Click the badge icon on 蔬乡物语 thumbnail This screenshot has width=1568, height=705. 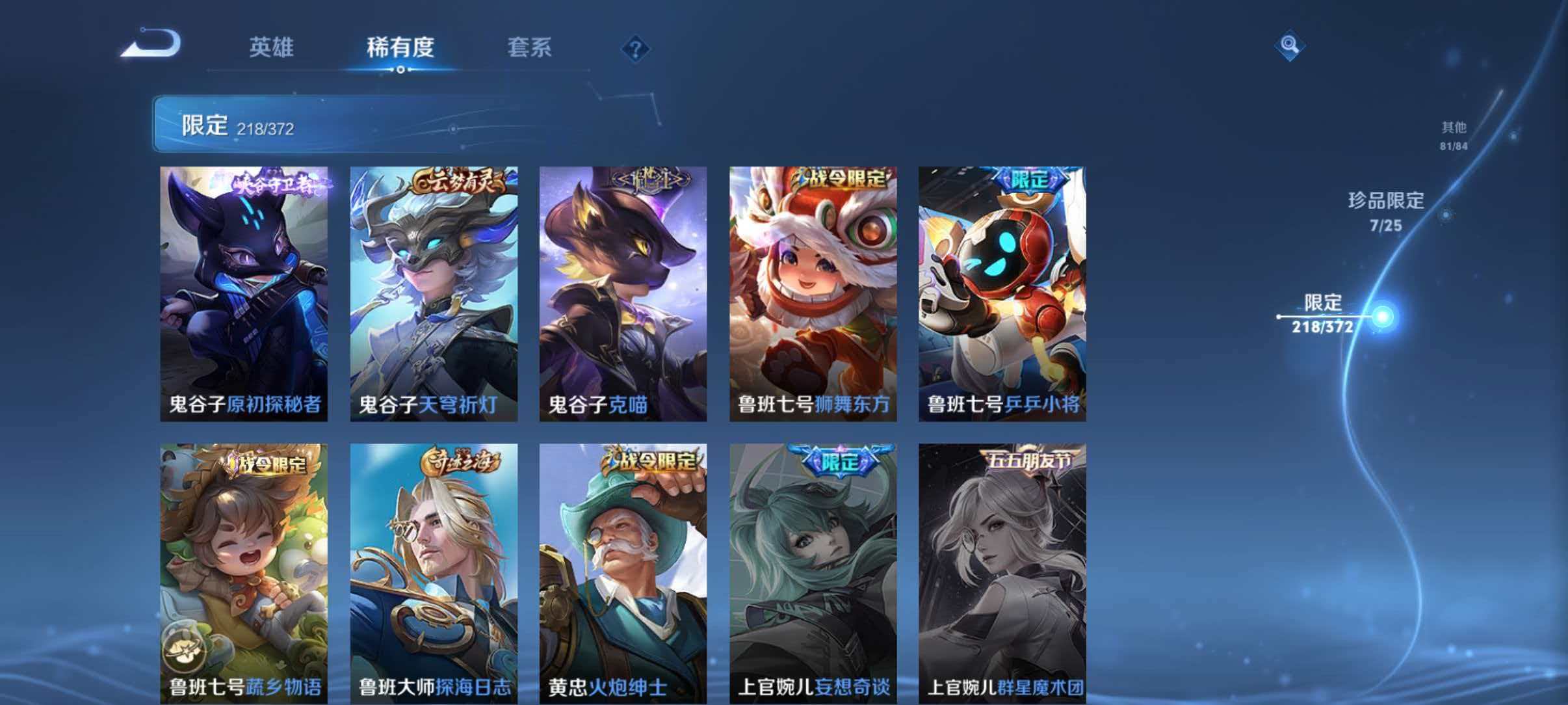pyautogui.click(x=185, y=648)
